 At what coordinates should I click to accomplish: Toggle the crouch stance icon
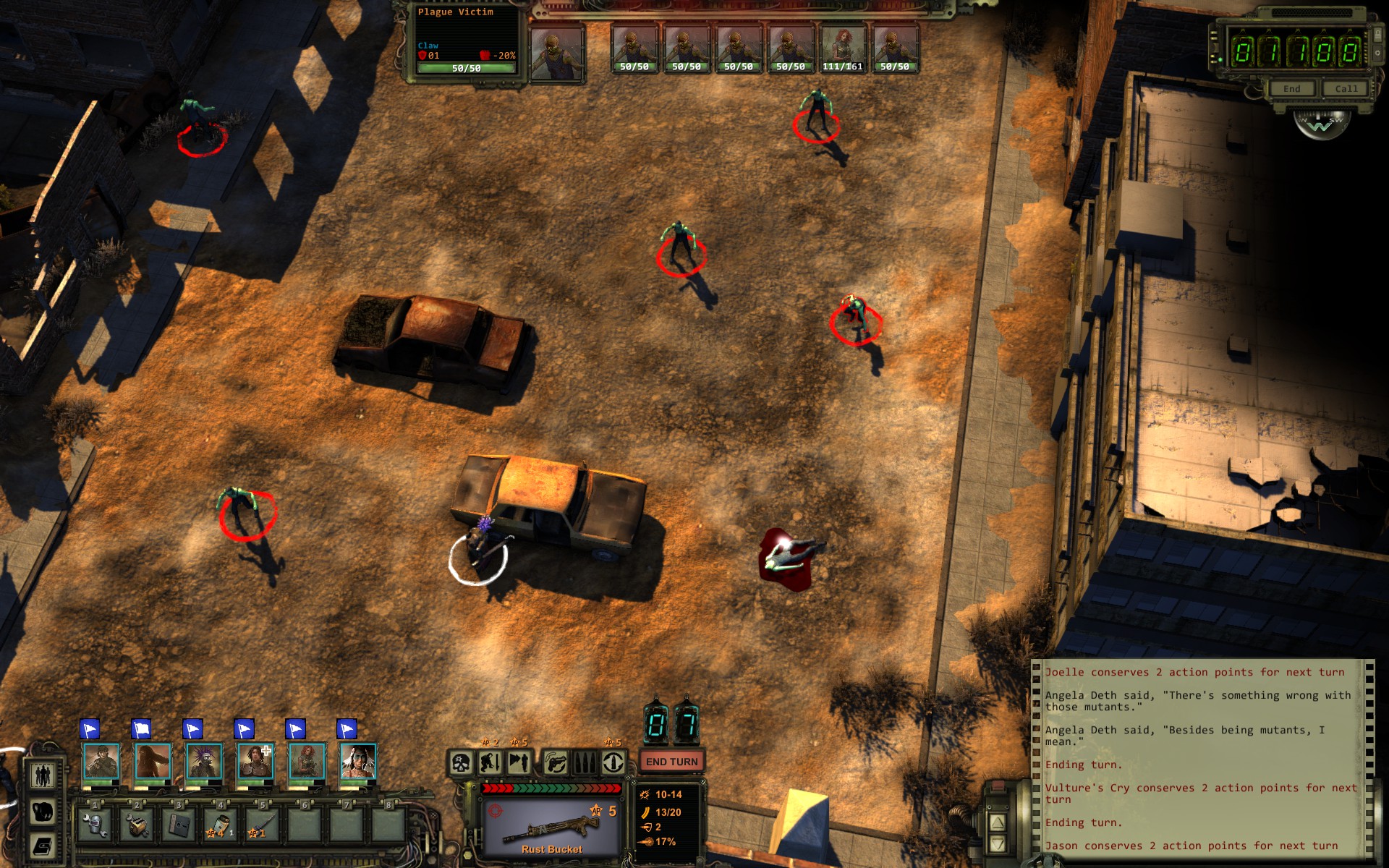point(490,762)
